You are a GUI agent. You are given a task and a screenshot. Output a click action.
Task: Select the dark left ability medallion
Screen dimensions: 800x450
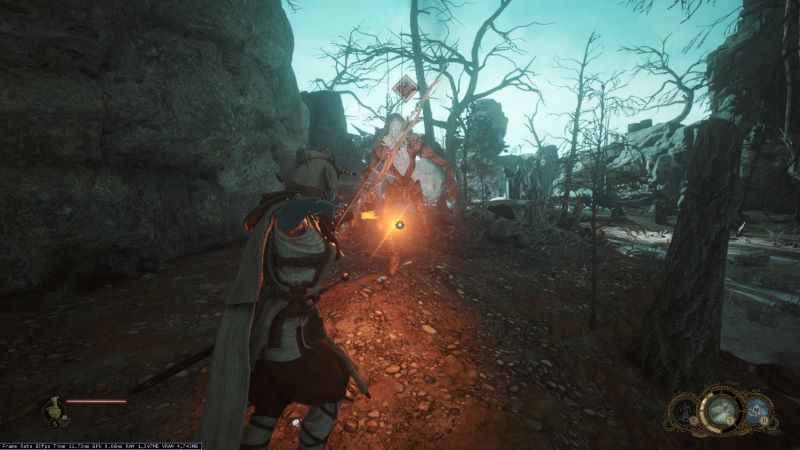coord(686,409)
